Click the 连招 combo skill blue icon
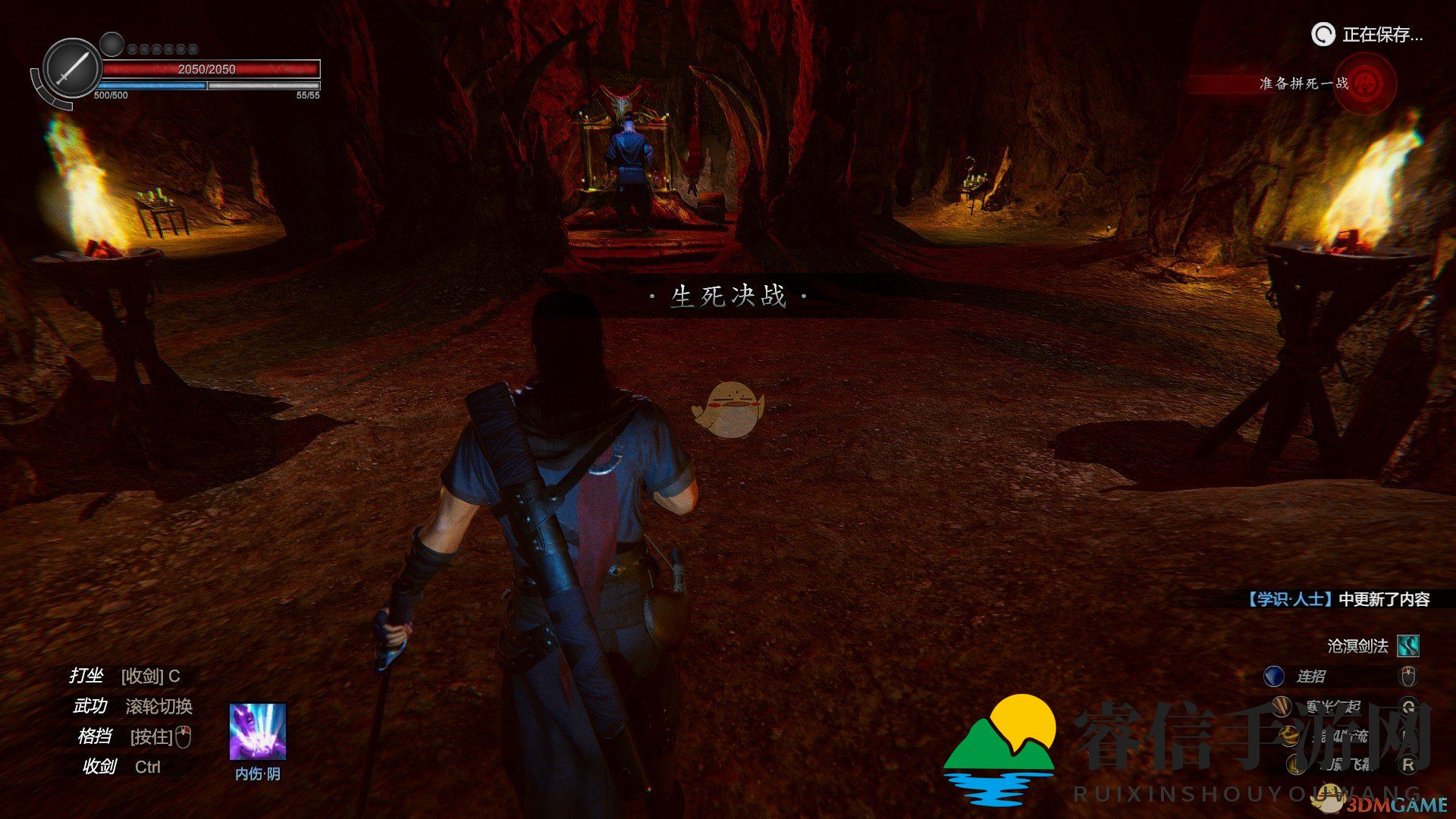 (1274, 676)
